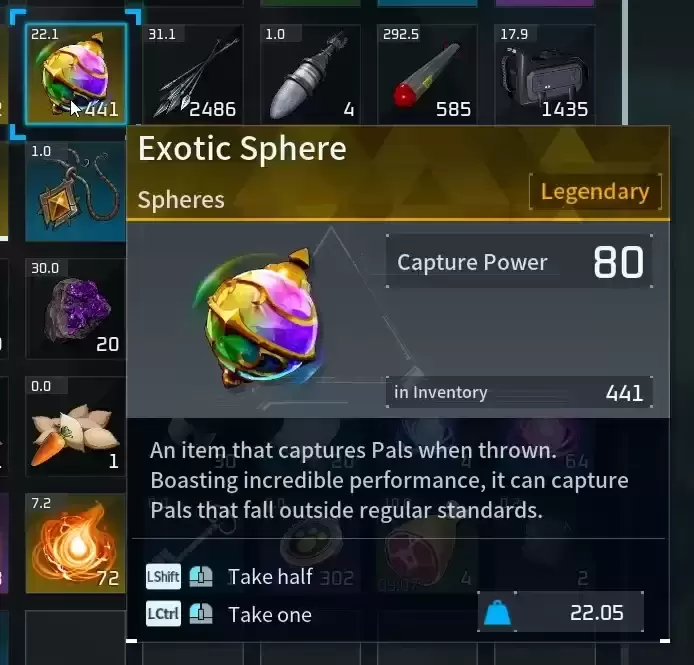The image size is (694, 665).
Task: Select the red-tipped ammo stack of 585
Action: pos(427,74)
